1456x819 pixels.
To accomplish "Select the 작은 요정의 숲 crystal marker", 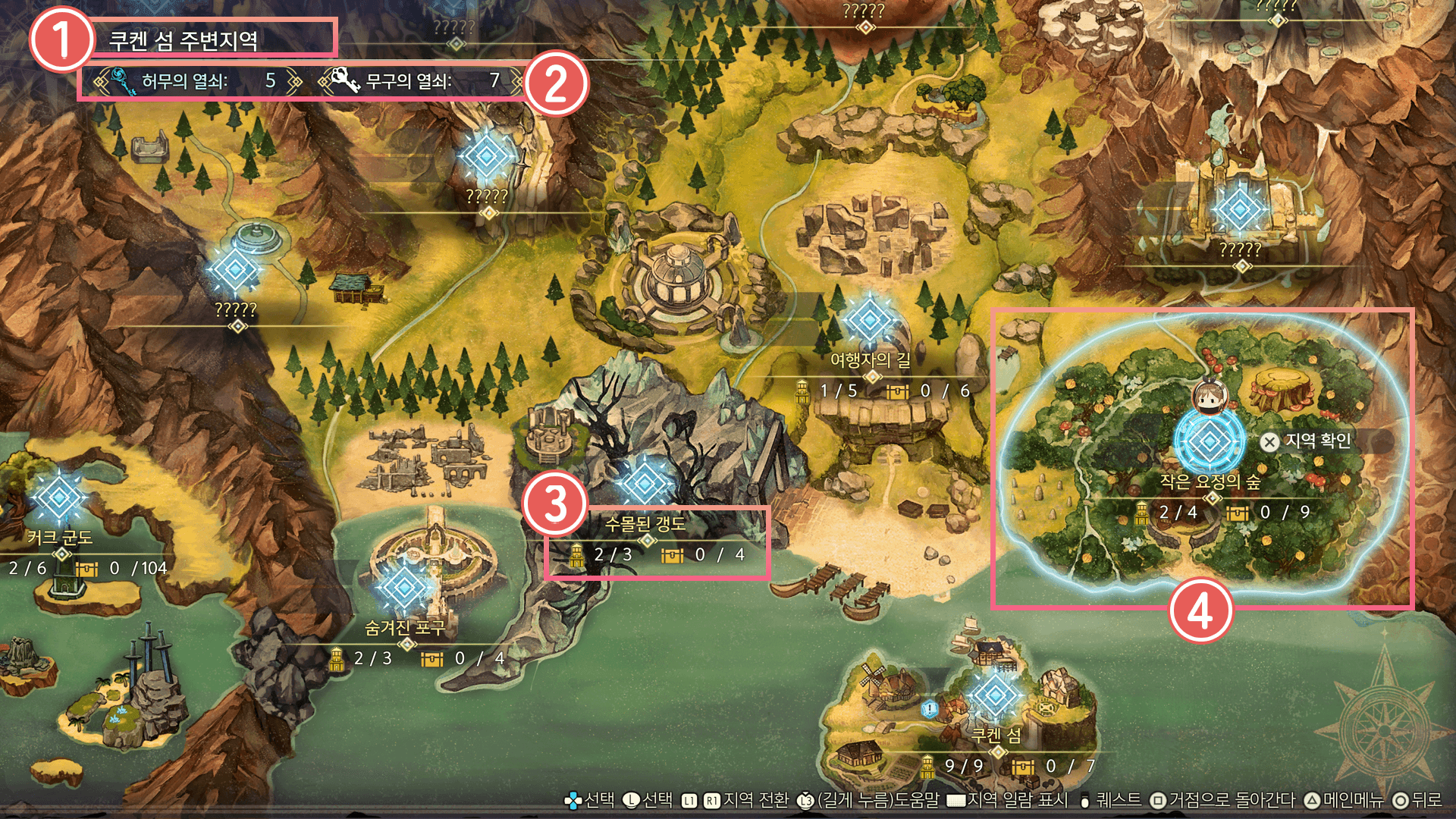I will click(1209, 441).
